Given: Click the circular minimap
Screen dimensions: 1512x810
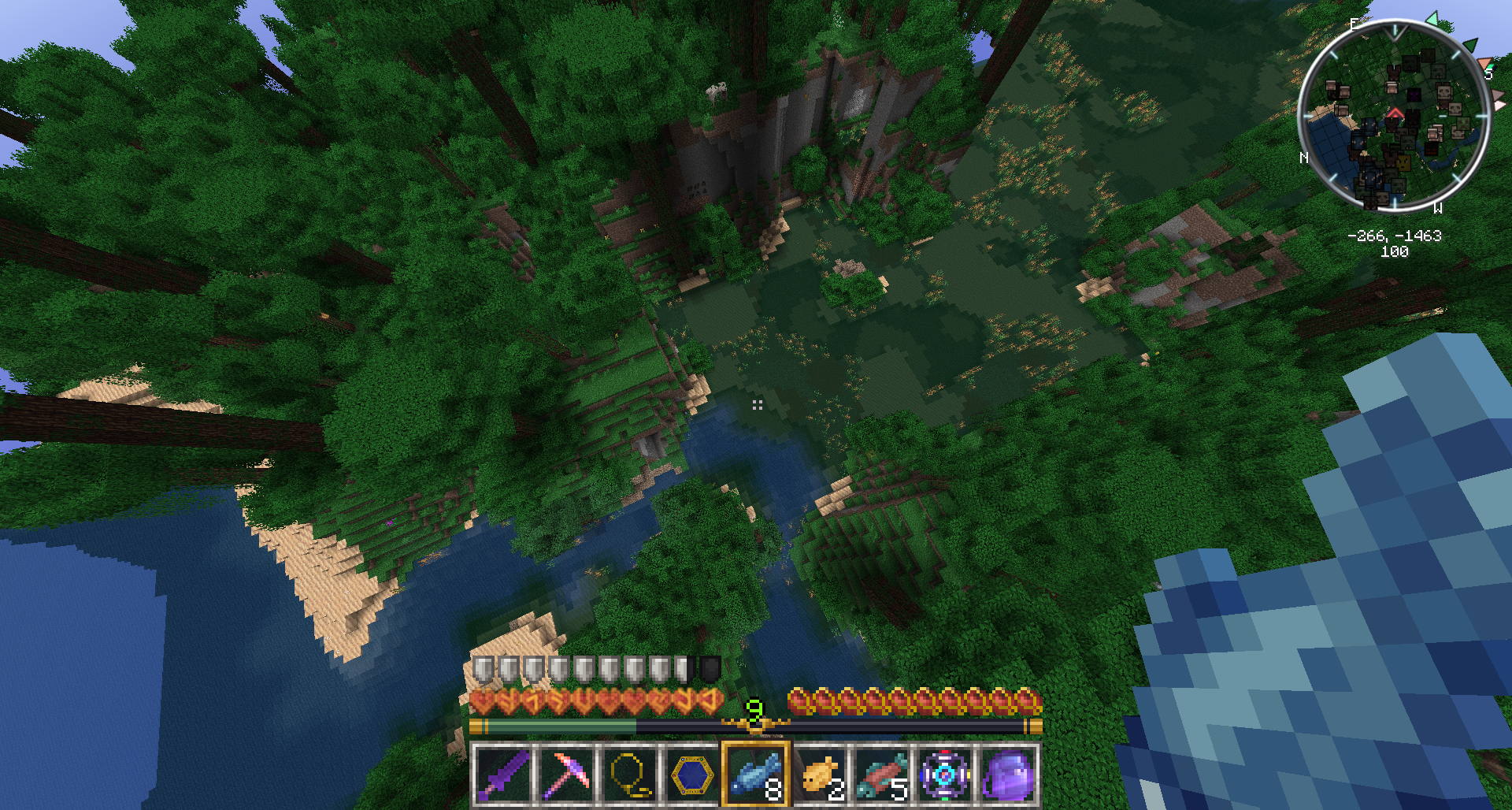Looking at the screenshot, I should coord(1394,116).
